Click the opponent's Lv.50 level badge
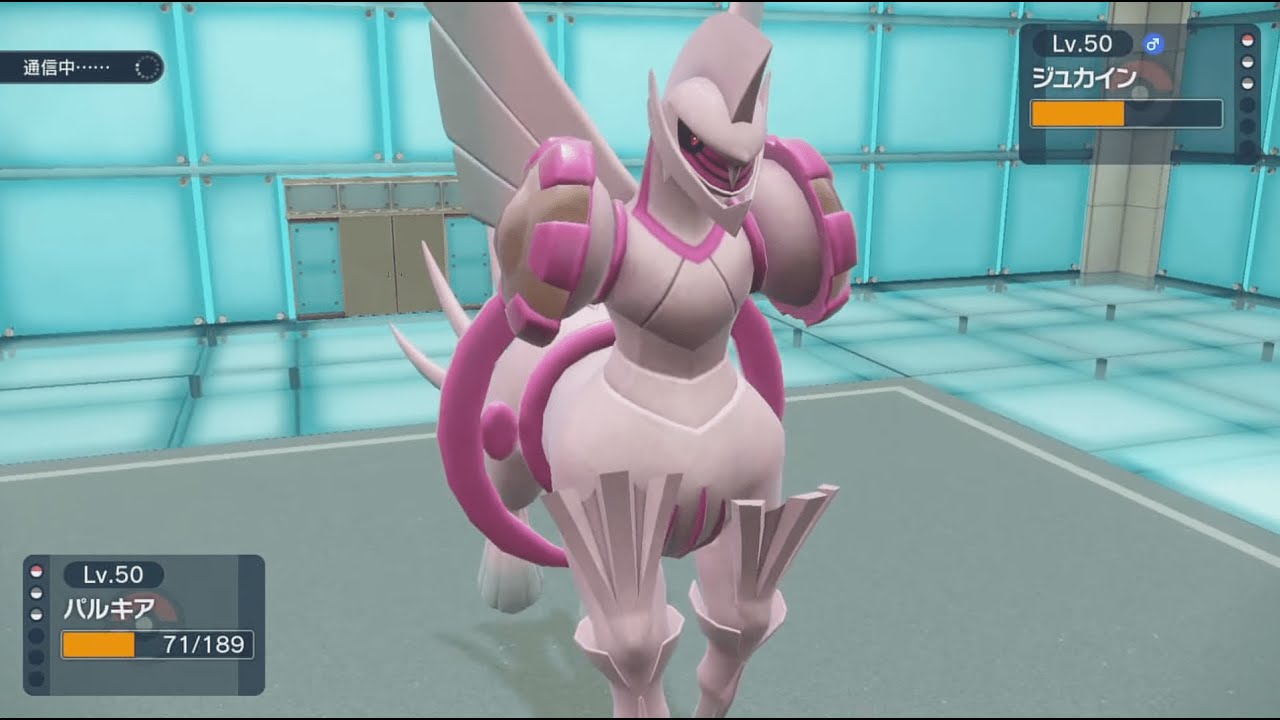1280x720 pixels. pyautogui.click(x=1081, y=44)
